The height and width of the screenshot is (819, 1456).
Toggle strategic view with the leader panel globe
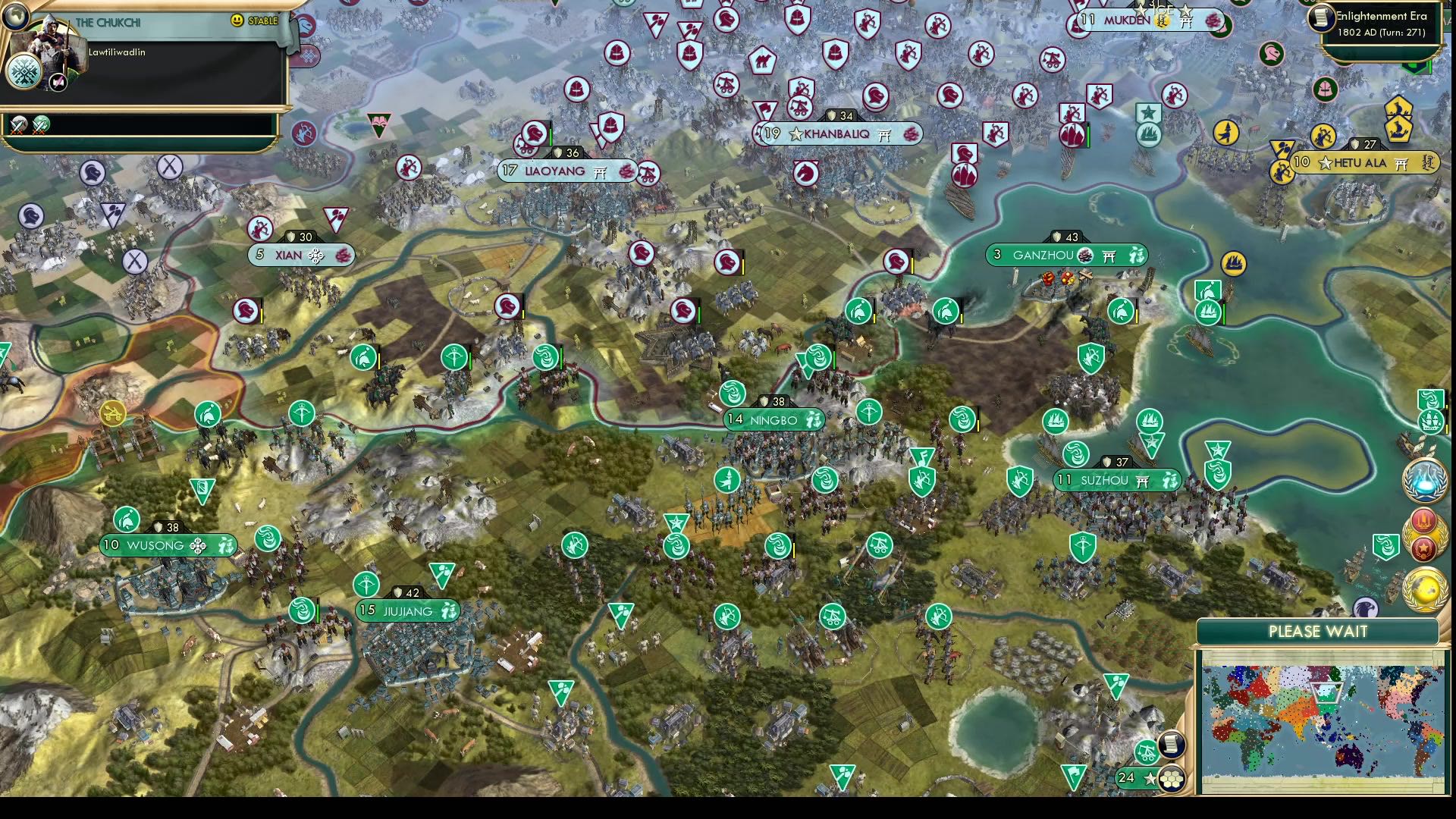point(16,18)
